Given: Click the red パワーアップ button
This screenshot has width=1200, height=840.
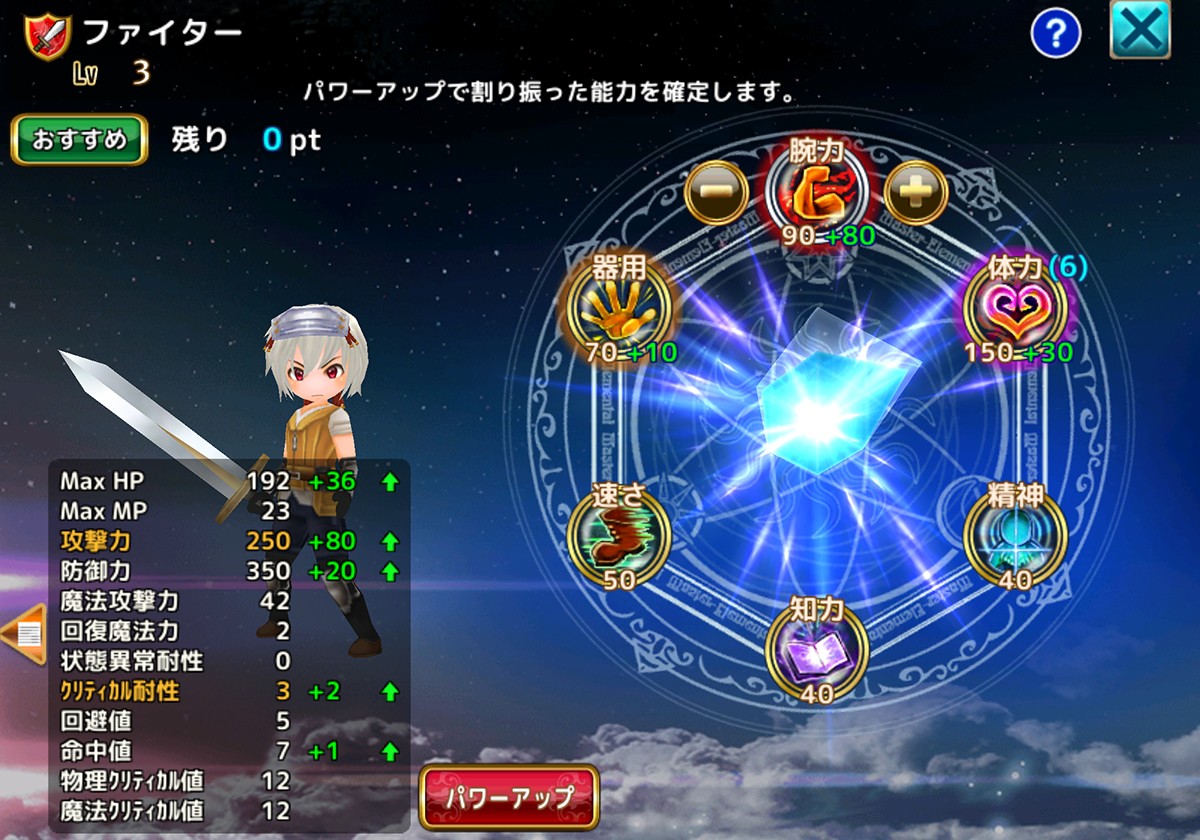Looking at the screenshot, I should click(x=509, y=797).
